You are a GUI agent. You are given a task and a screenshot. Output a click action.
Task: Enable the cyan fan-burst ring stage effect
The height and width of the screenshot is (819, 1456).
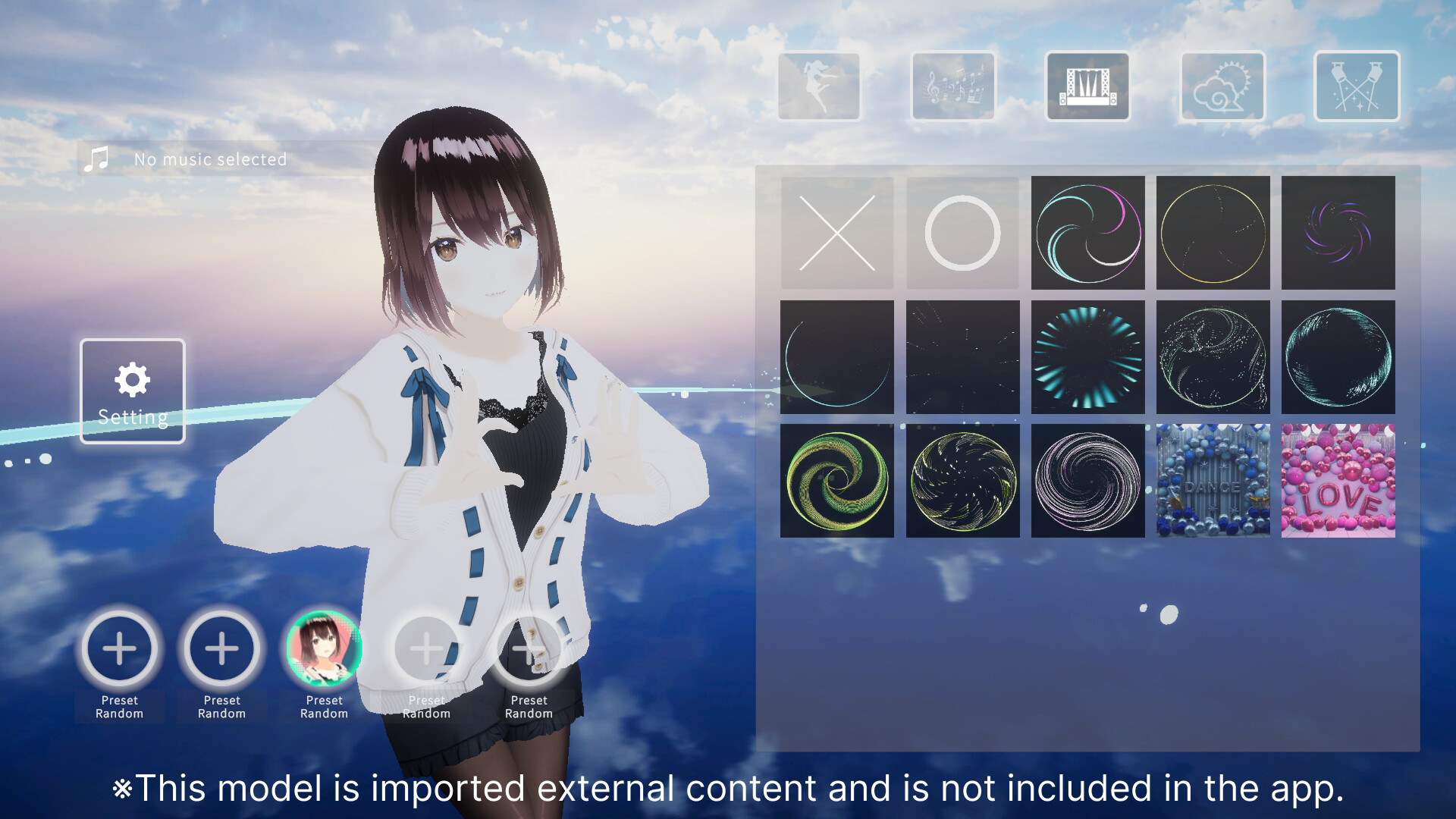(1087, 356)
